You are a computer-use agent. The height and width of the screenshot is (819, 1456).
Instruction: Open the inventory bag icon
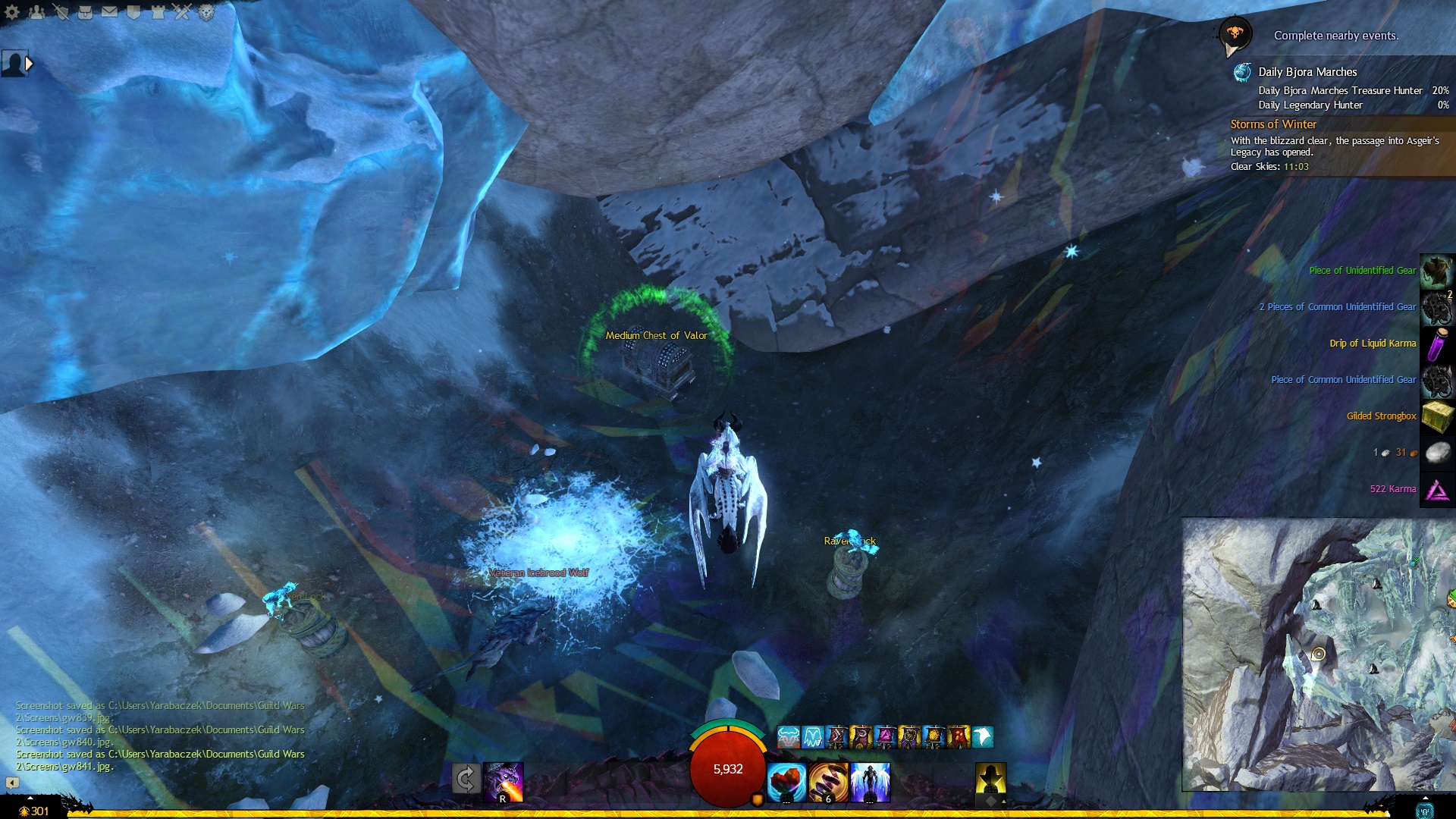(85, 12)
